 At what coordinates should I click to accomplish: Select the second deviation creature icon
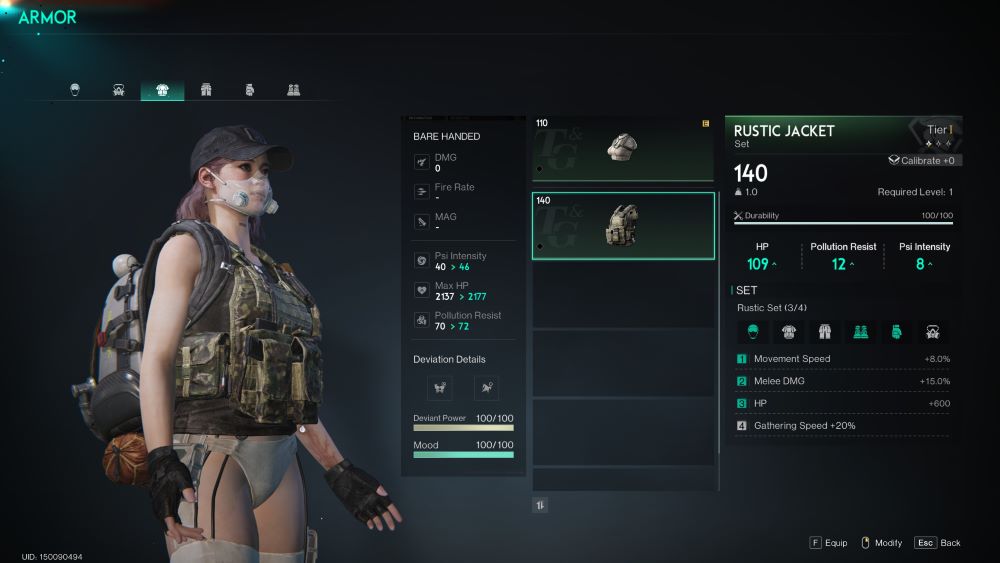coord(486,387)
